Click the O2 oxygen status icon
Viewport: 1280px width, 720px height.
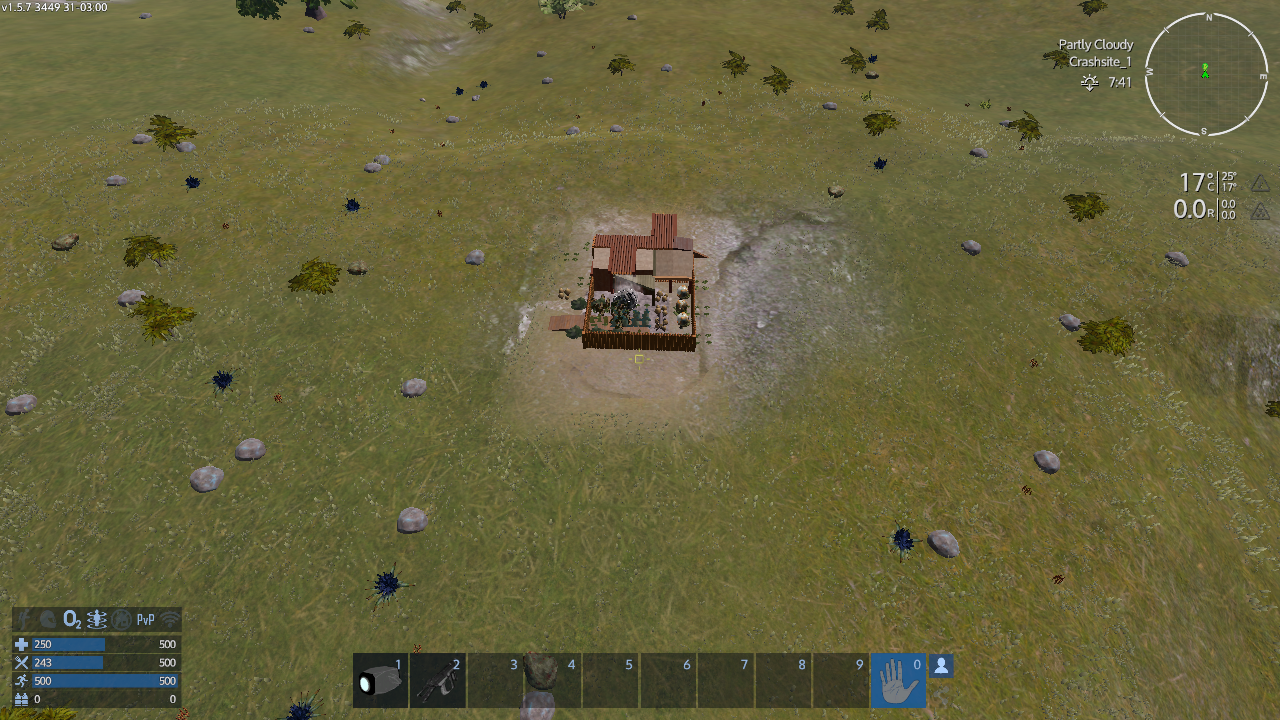[x=72, y=619]
